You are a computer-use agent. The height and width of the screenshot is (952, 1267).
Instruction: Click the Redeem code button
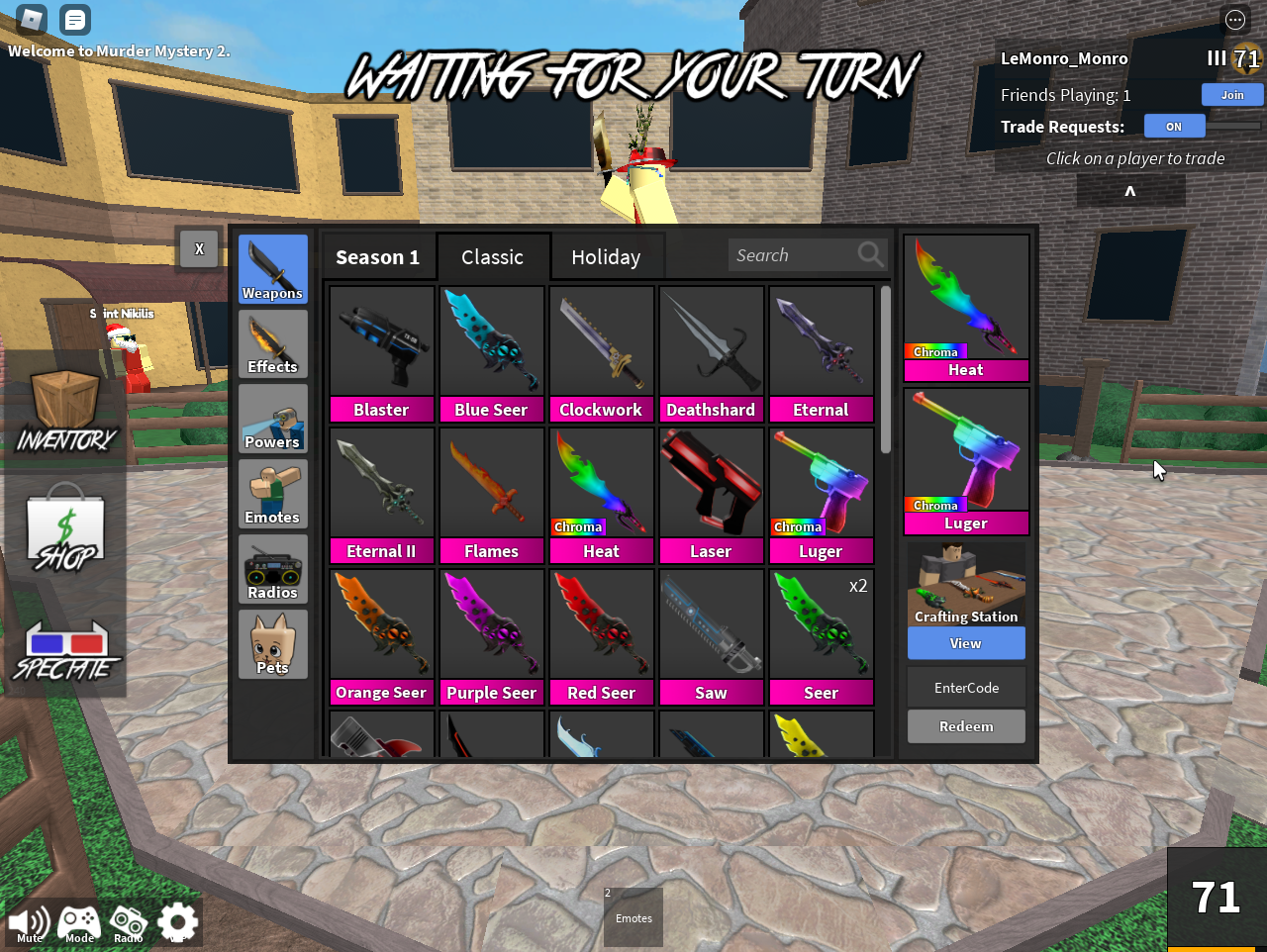click(965, 725)
